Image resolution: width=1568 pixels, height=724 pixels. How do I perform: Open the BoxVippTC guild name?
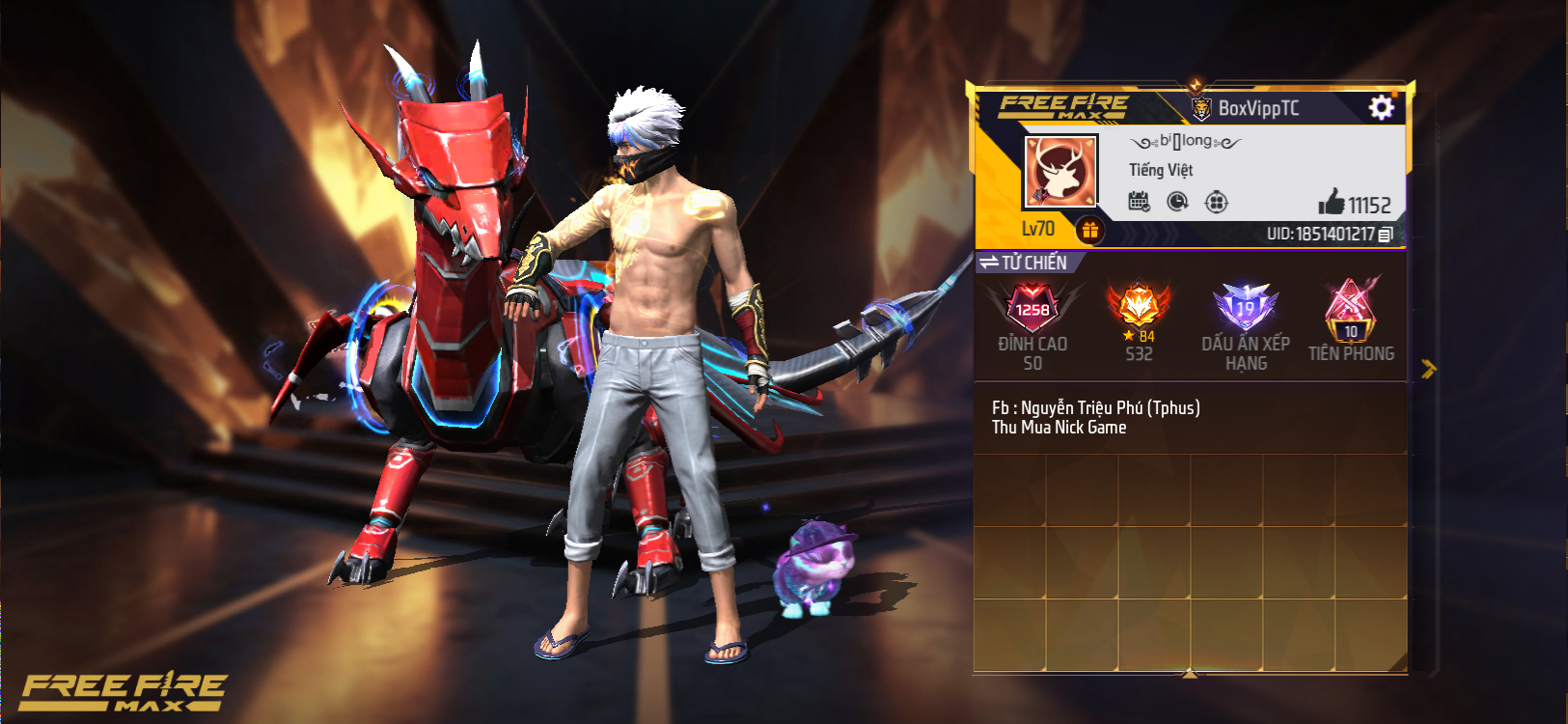click(1257, 108)
